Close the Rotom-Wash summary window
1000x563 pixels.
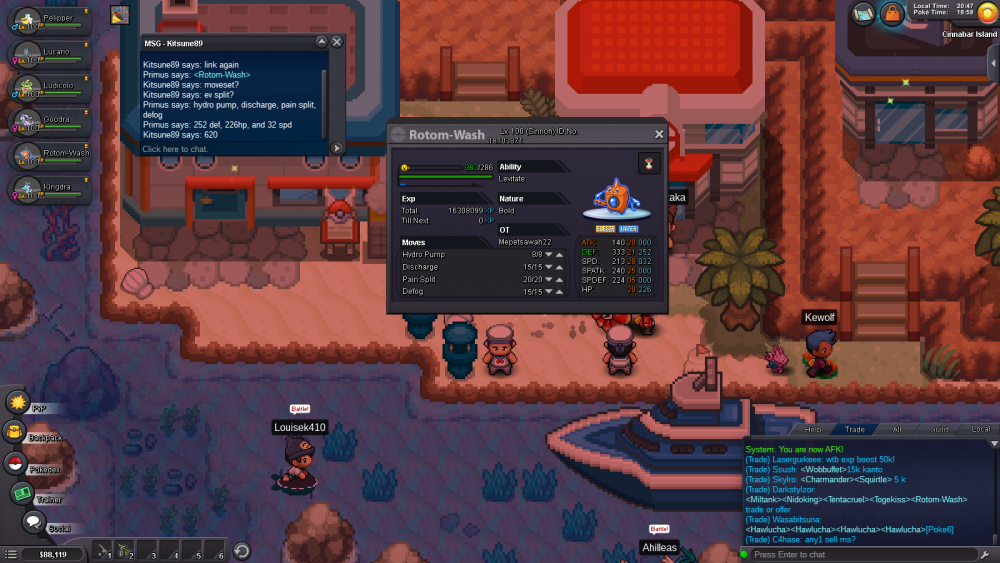658,134
